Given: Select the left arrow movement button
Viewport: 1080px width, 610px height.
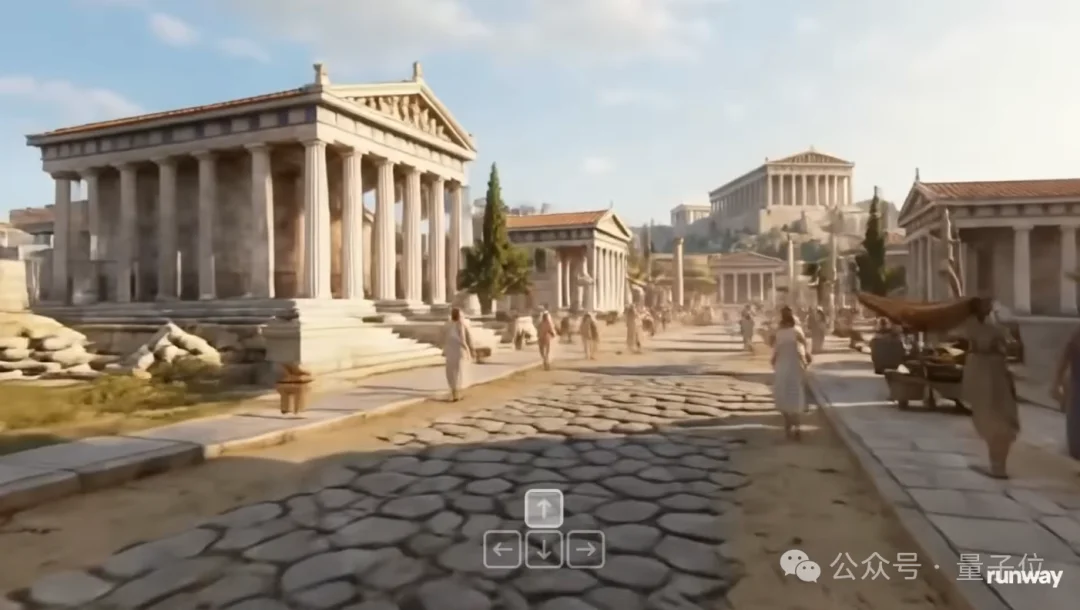Looking at the screenshot, I should (x=502, y=549).
